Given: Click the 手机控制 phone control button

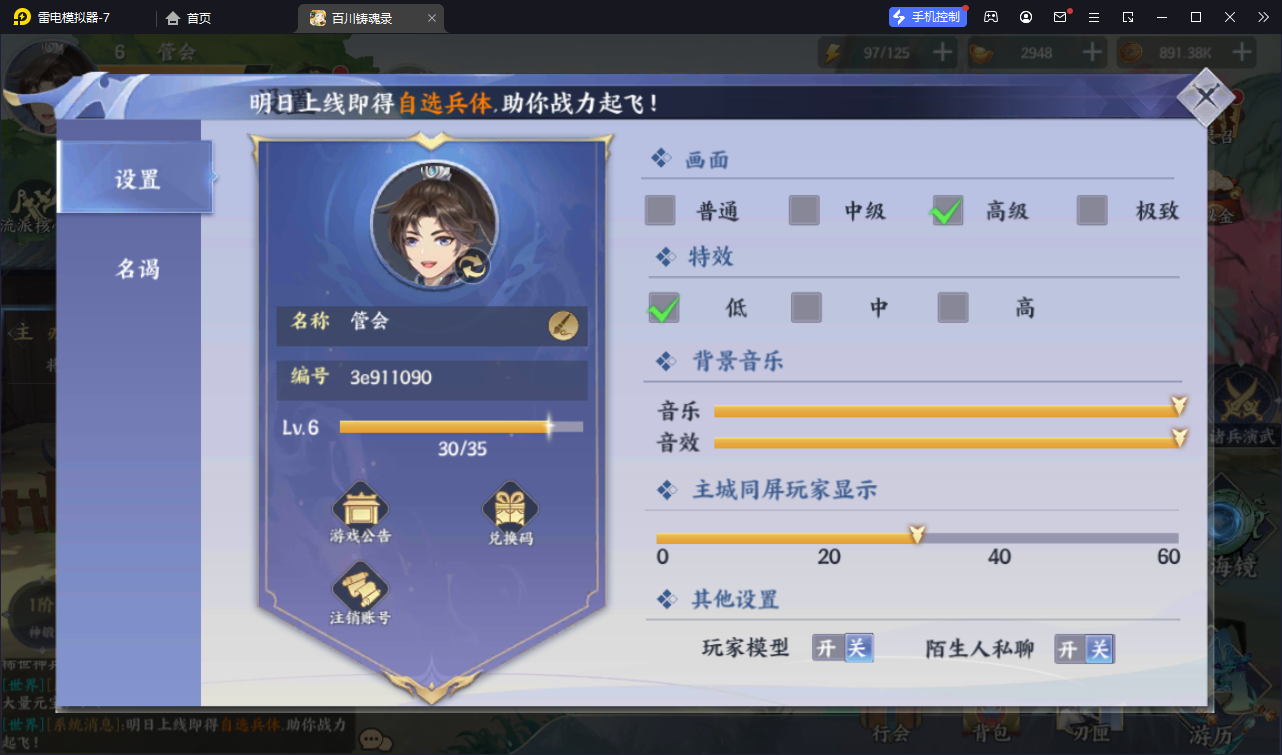Looking at the screenshot, I should [927, 16].
